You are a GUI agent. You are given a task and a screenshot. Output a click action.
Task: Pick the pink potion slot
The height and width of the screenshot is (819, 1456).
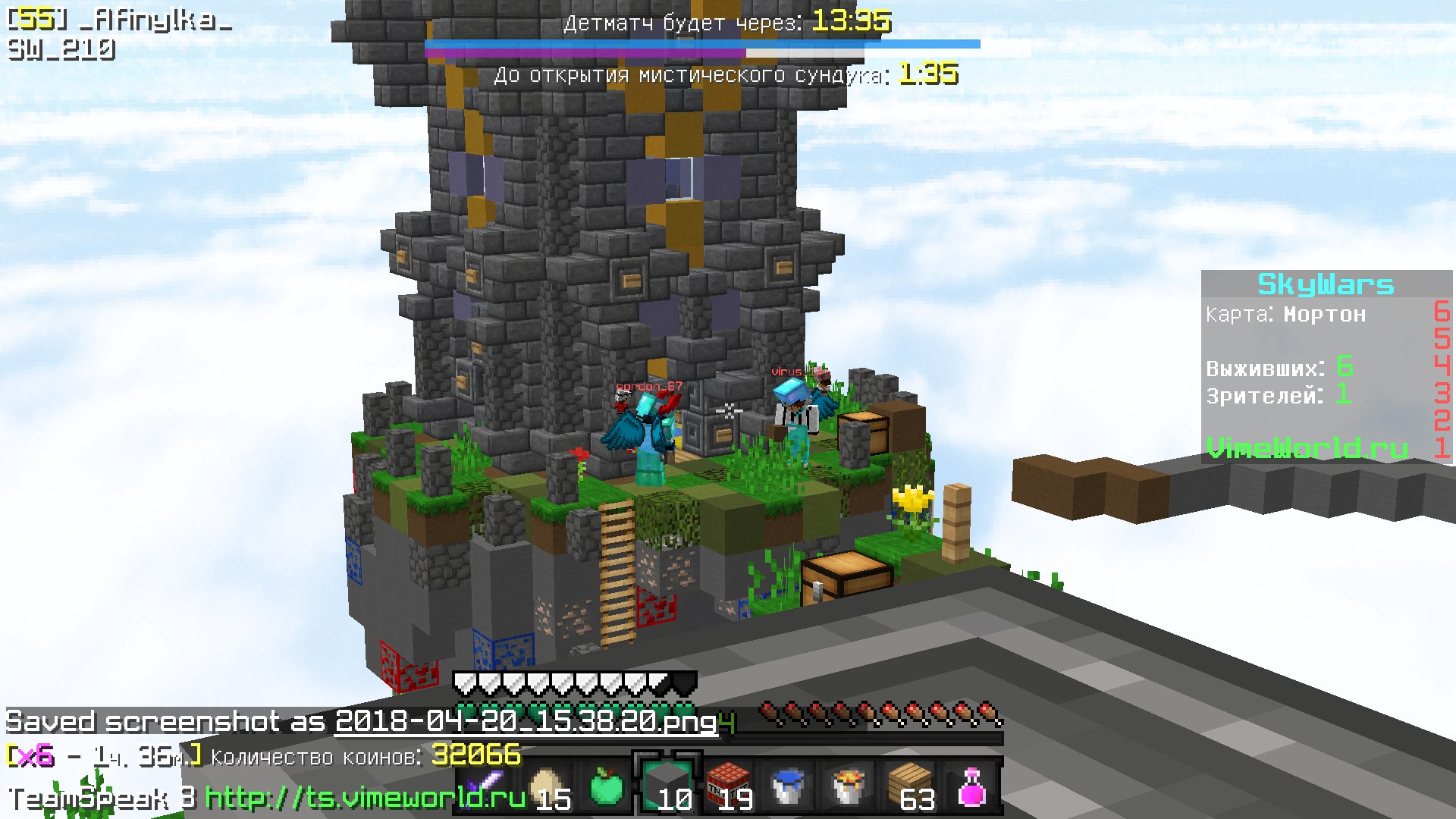(x=971, y=786)
